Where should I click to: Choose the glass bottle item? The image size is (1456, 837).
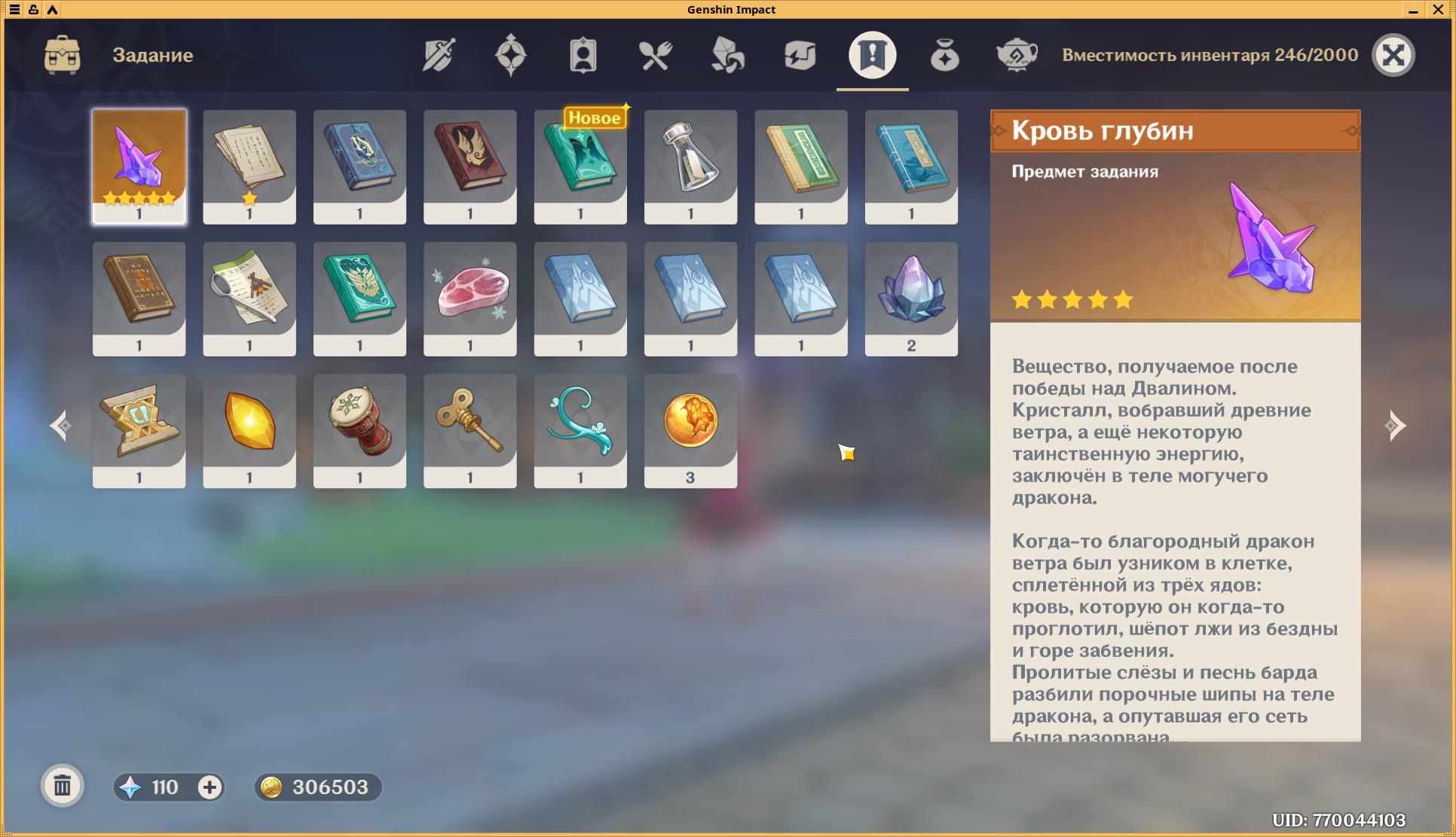[690, 166]
